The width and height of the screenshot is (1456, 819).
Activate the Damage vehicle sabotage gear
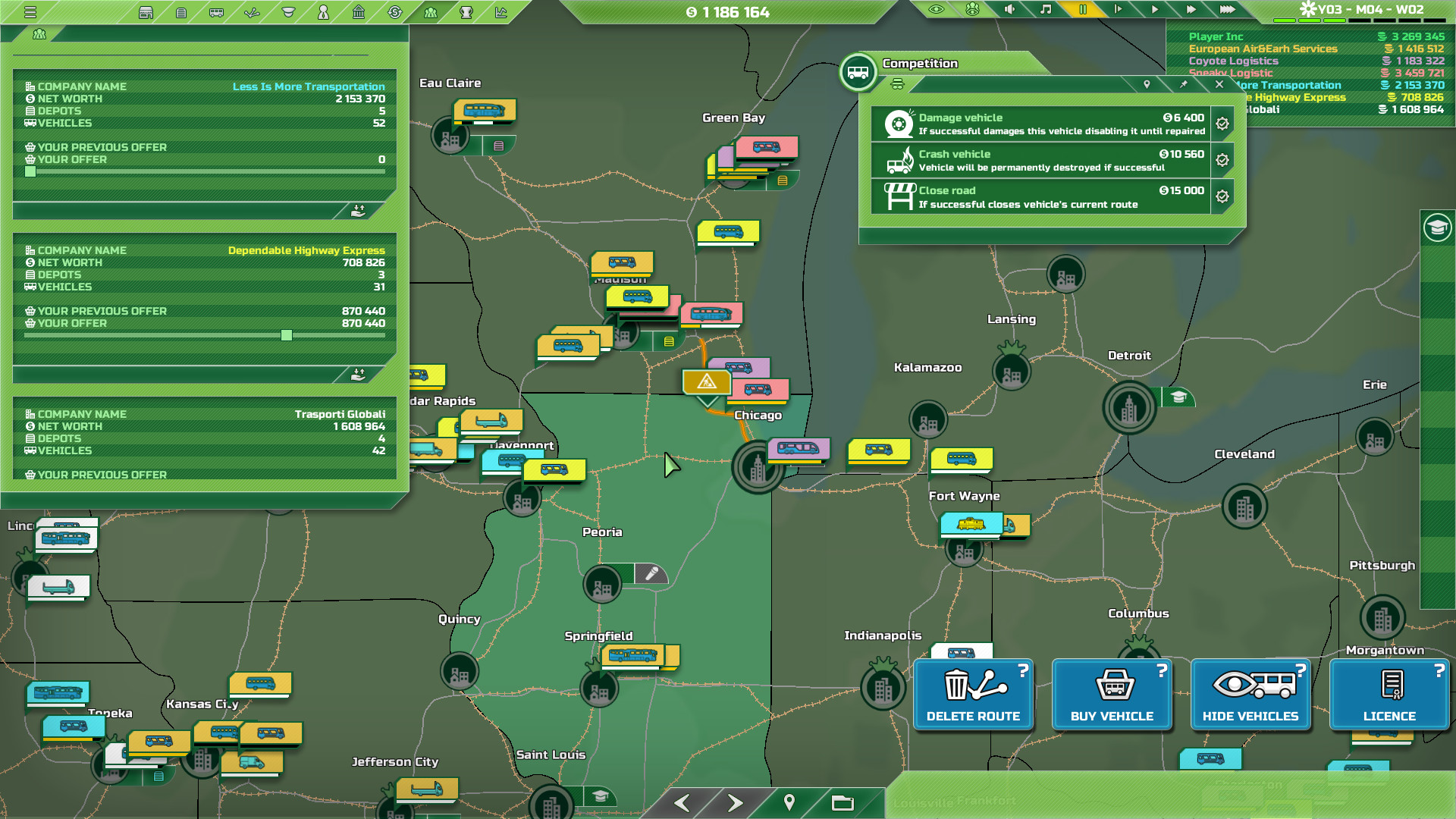(x=1222, y=124)
